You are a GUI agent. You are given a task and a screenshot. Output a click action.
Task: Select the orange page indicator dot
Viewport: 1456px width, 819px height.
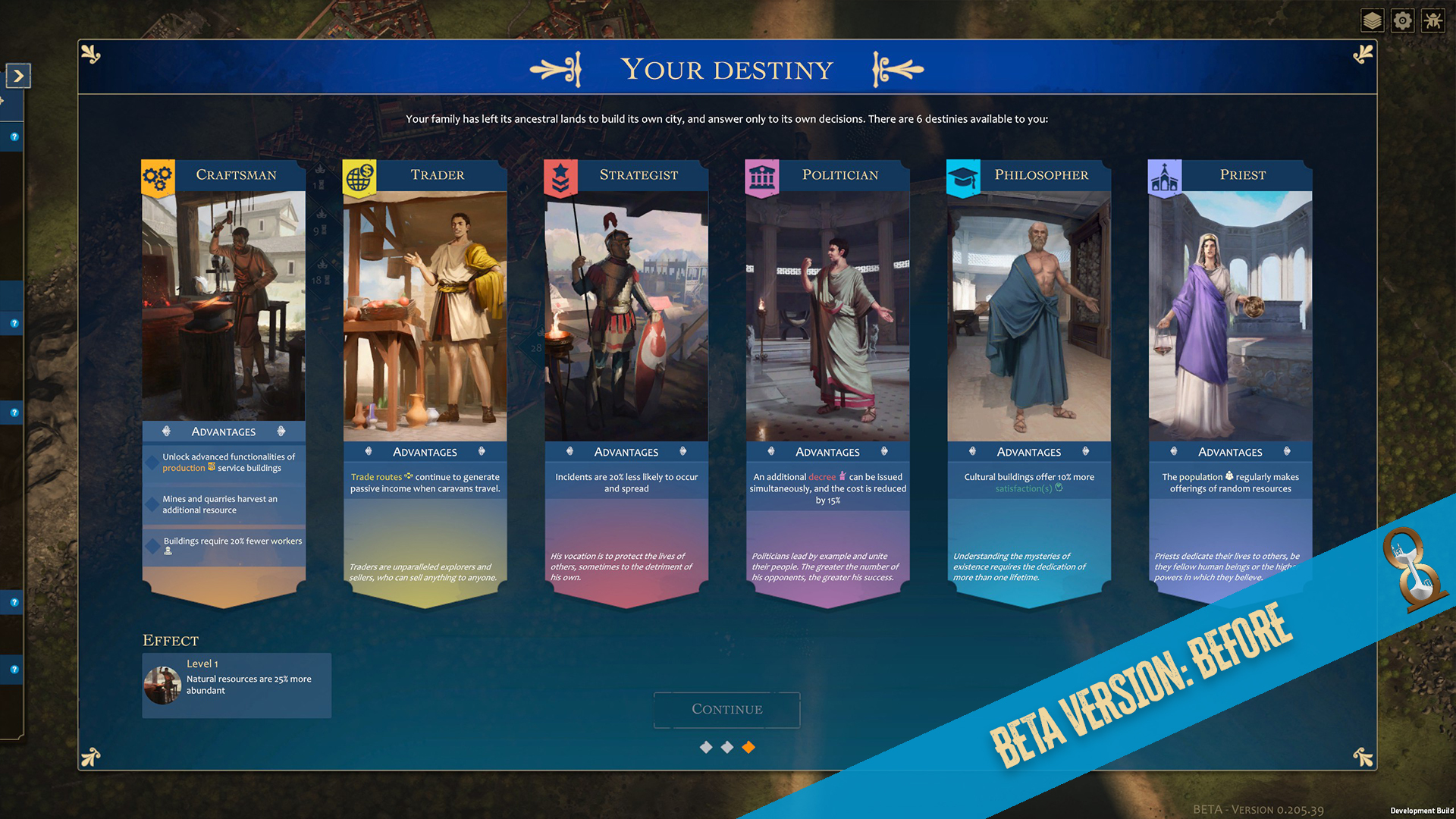(x=748, y=747)
